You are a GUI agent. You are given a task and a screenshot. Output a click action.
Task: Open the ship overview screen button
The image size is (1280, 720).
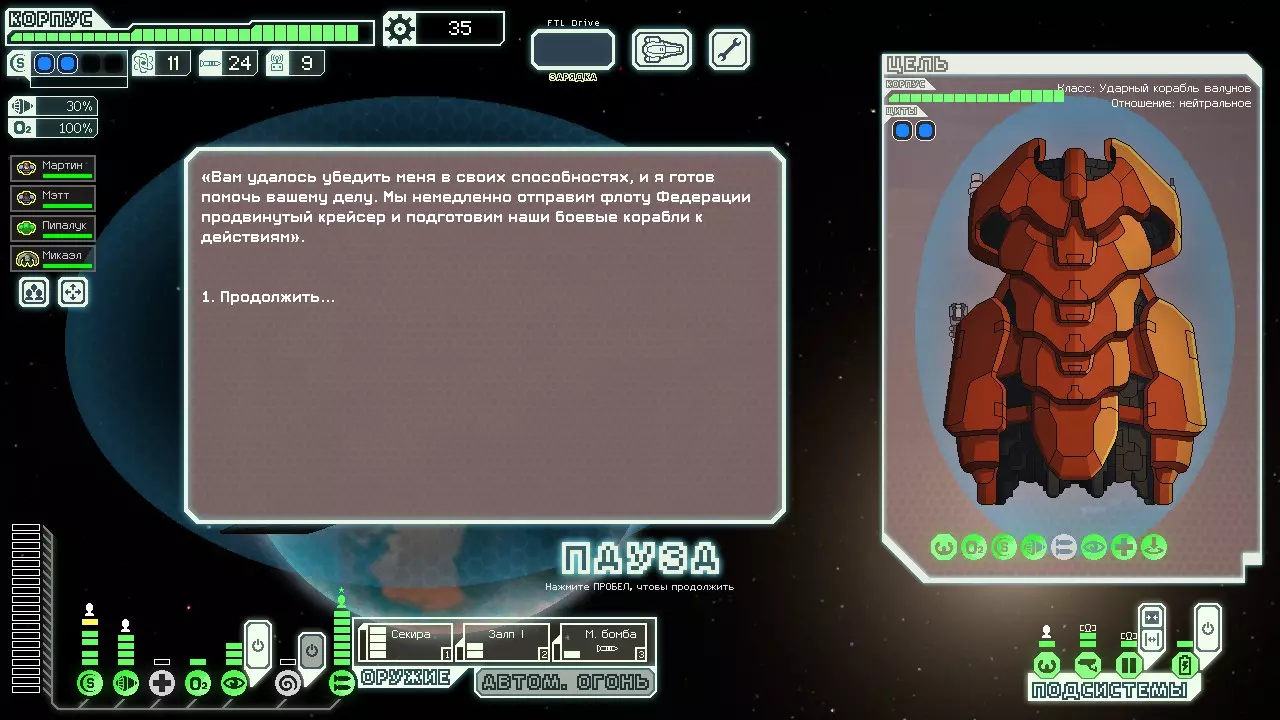tap(662, 49)
